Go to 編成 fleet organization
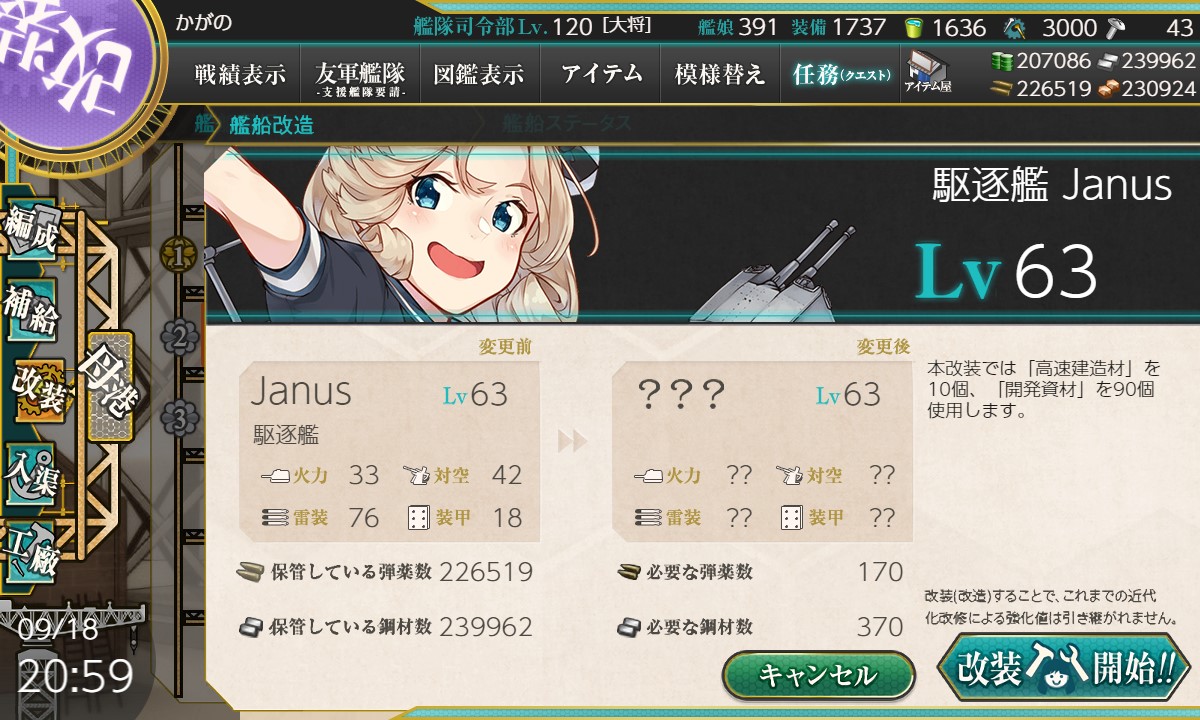This screenshot has width=1200, height=720. coord(30,232)
